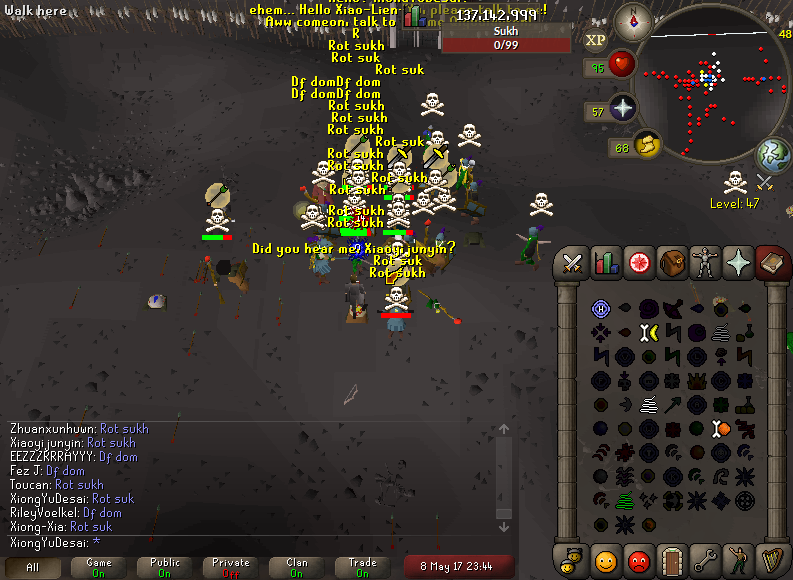Toggle run with the boot energy orb
Viewport: 793px width, 580px height.
coord(647,145)
